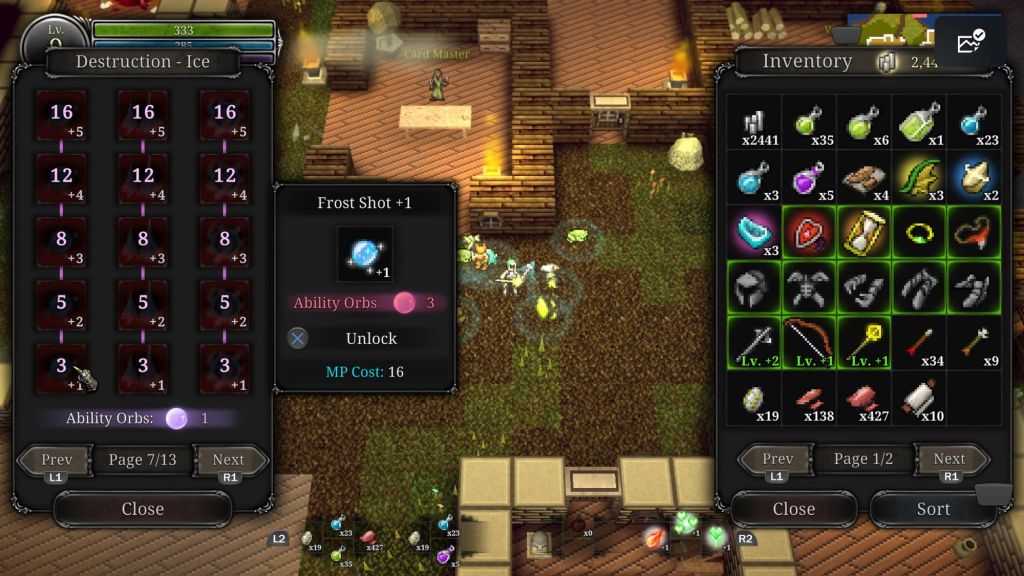This screenshot has width=1024, height=576.
Task: Select the sword marked Lv. +2
Action: pos(754,342)
